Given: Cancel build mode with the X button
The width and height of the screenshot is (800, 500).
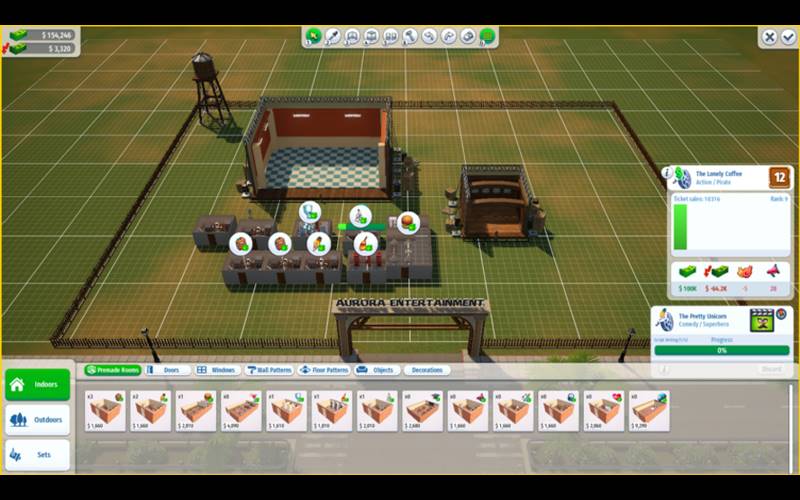Looking at the screenshot, I should (x=769, y=37).
